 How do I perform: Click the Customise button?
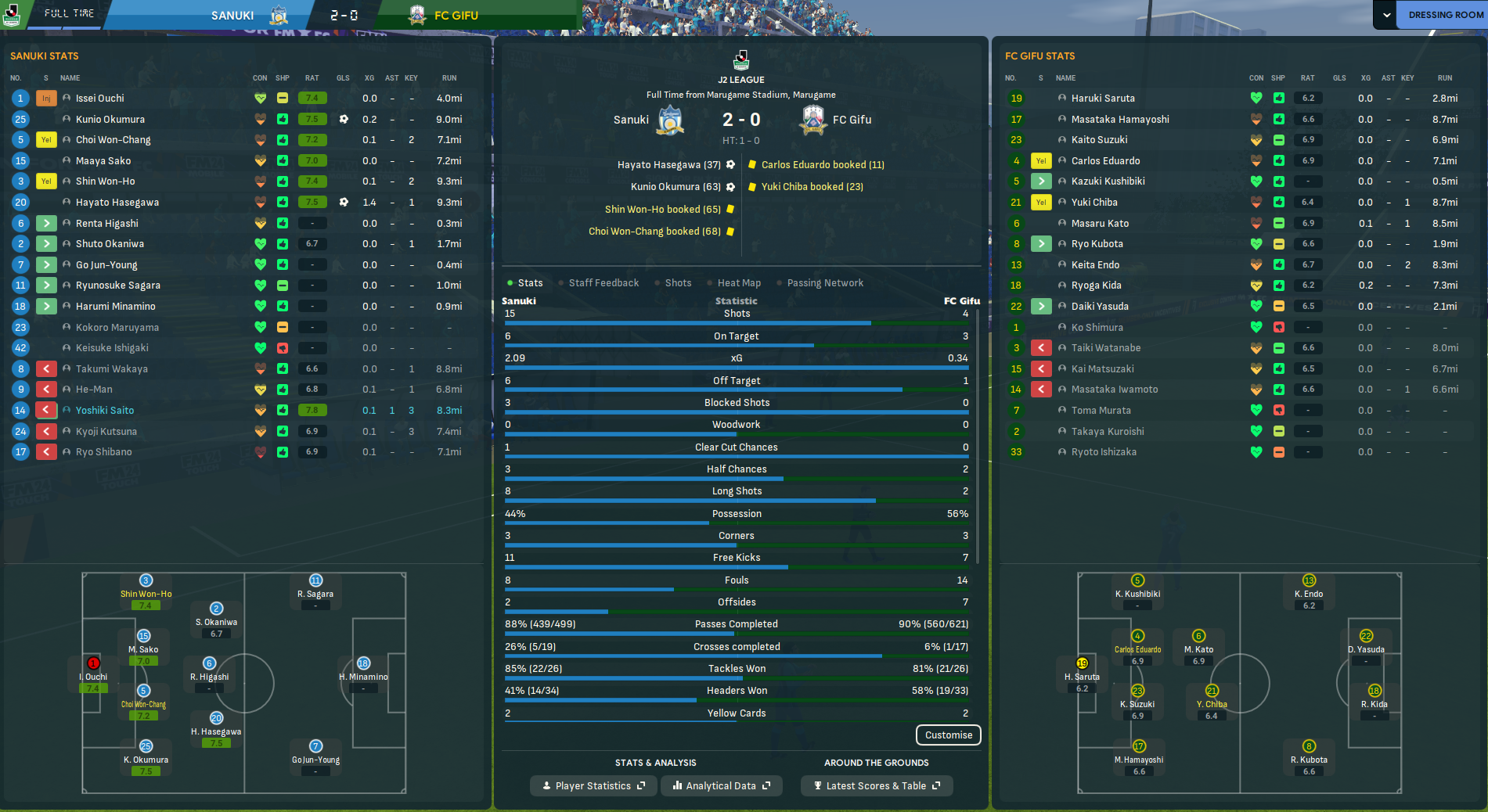[x=948, y=735]
